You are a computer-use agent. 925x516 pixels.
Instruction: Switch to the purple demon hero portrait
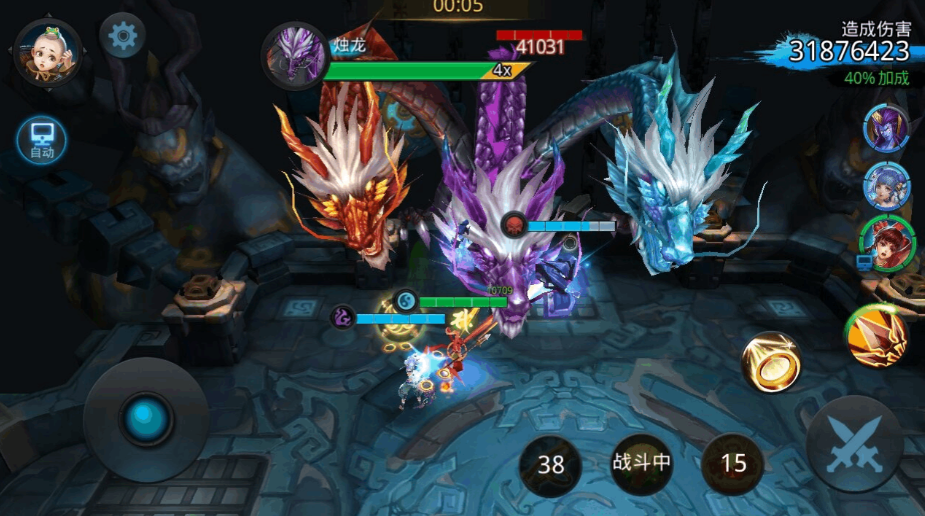pos(886,129)
